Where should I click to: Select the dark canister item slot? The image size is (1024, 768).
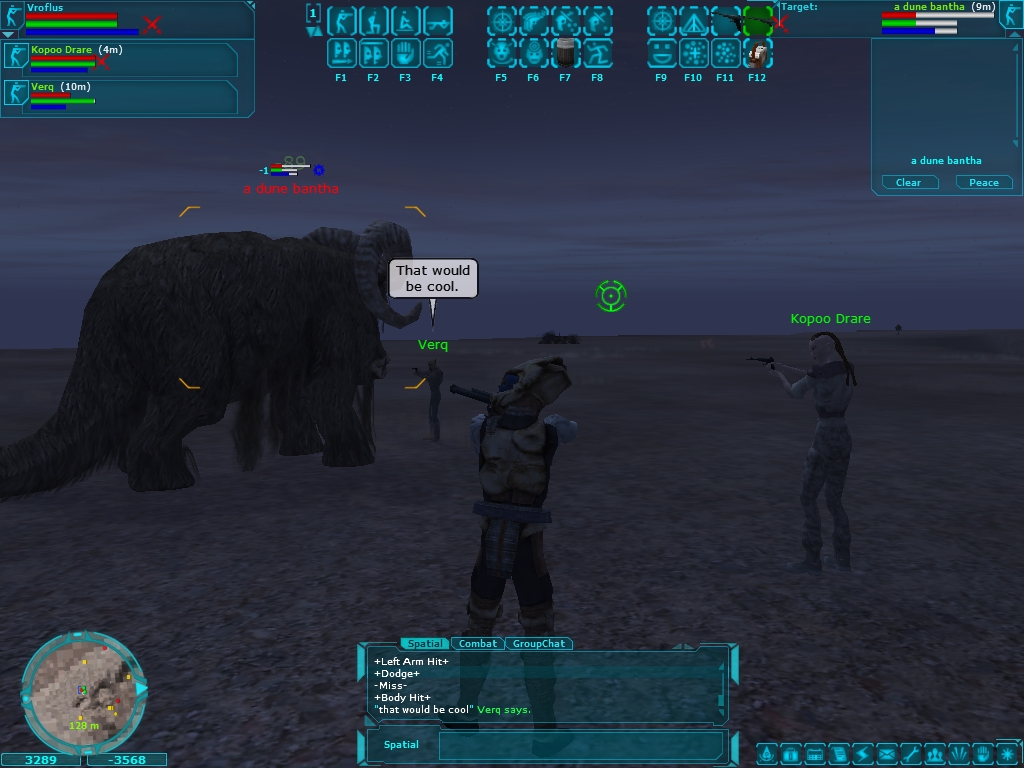pos(565,53)
